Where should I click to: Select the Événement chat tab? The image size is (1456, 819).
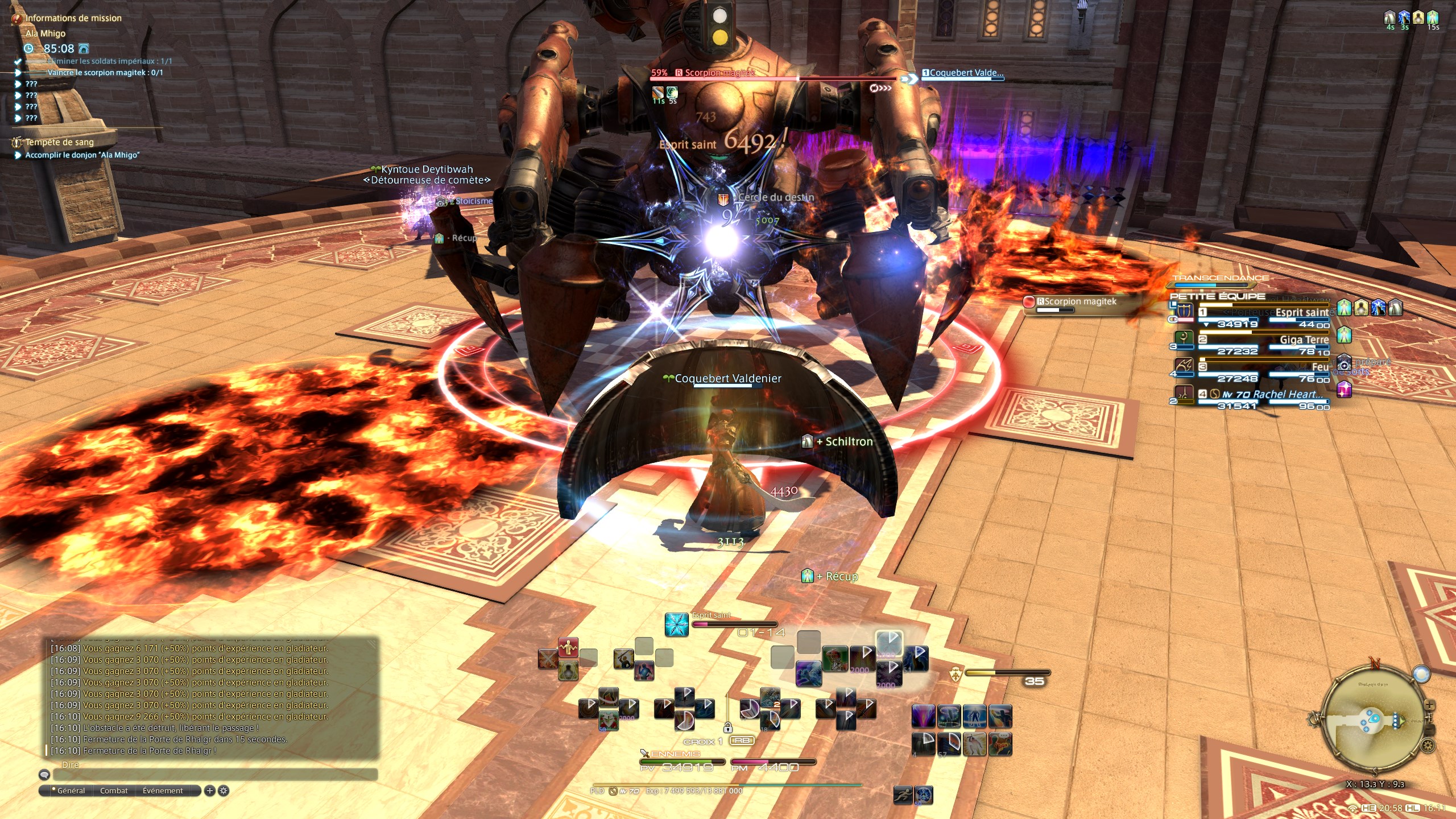tap(163, 791)
